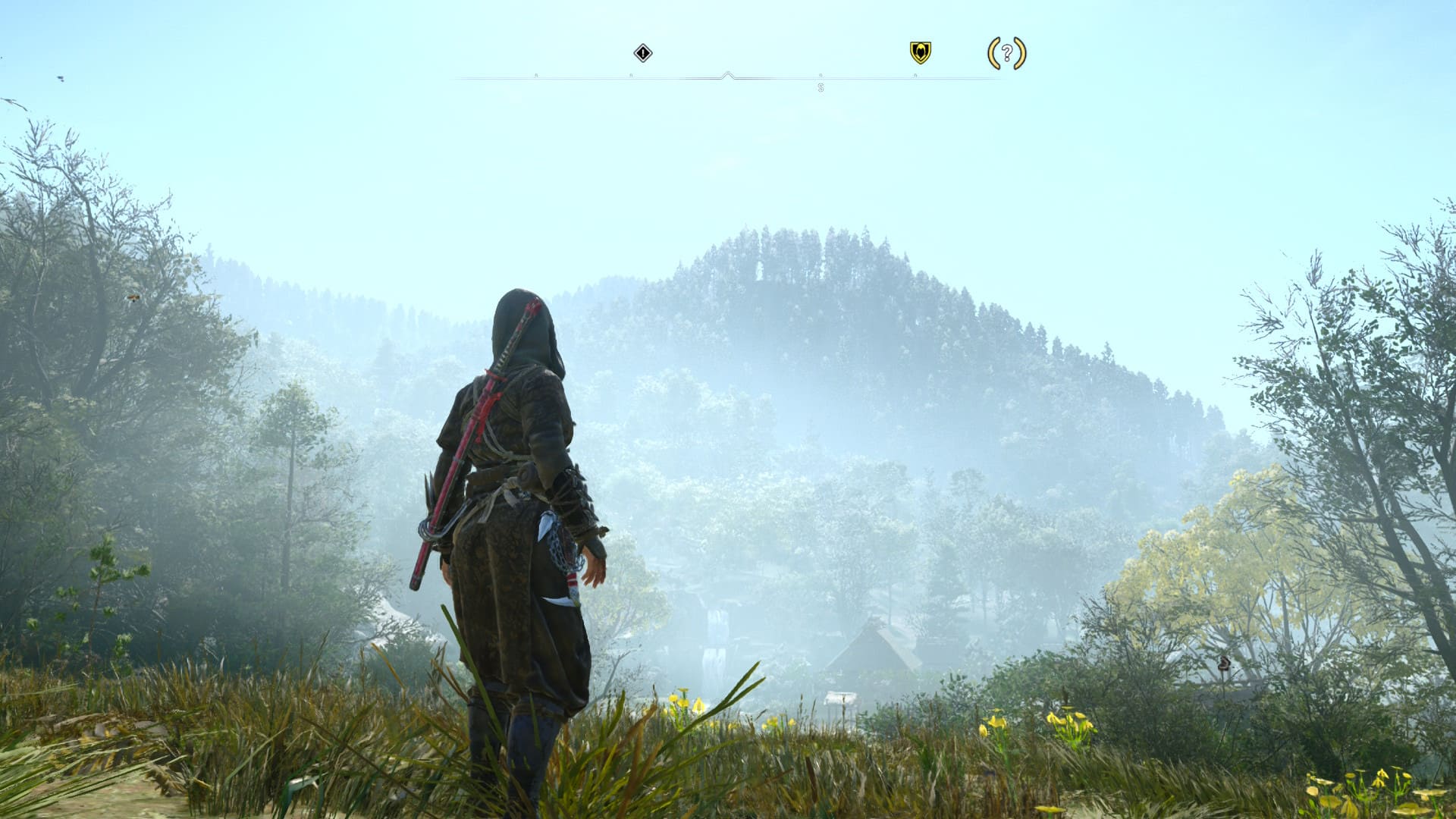
Task: Click the yellow shield marker on compass
Action: [920, 52]
